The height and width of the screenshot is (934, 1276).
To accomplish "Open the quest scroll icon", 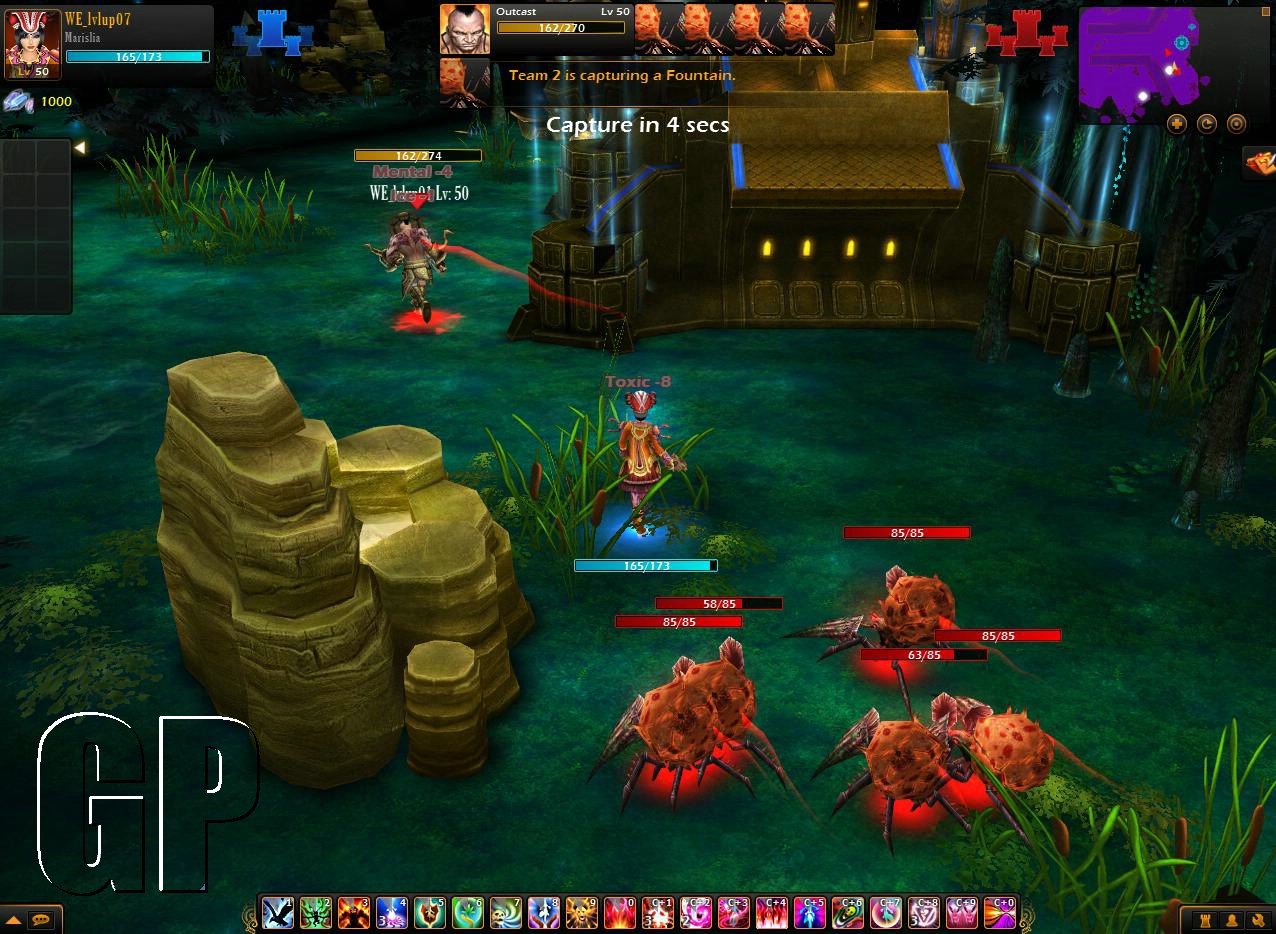I will 1258,162.
